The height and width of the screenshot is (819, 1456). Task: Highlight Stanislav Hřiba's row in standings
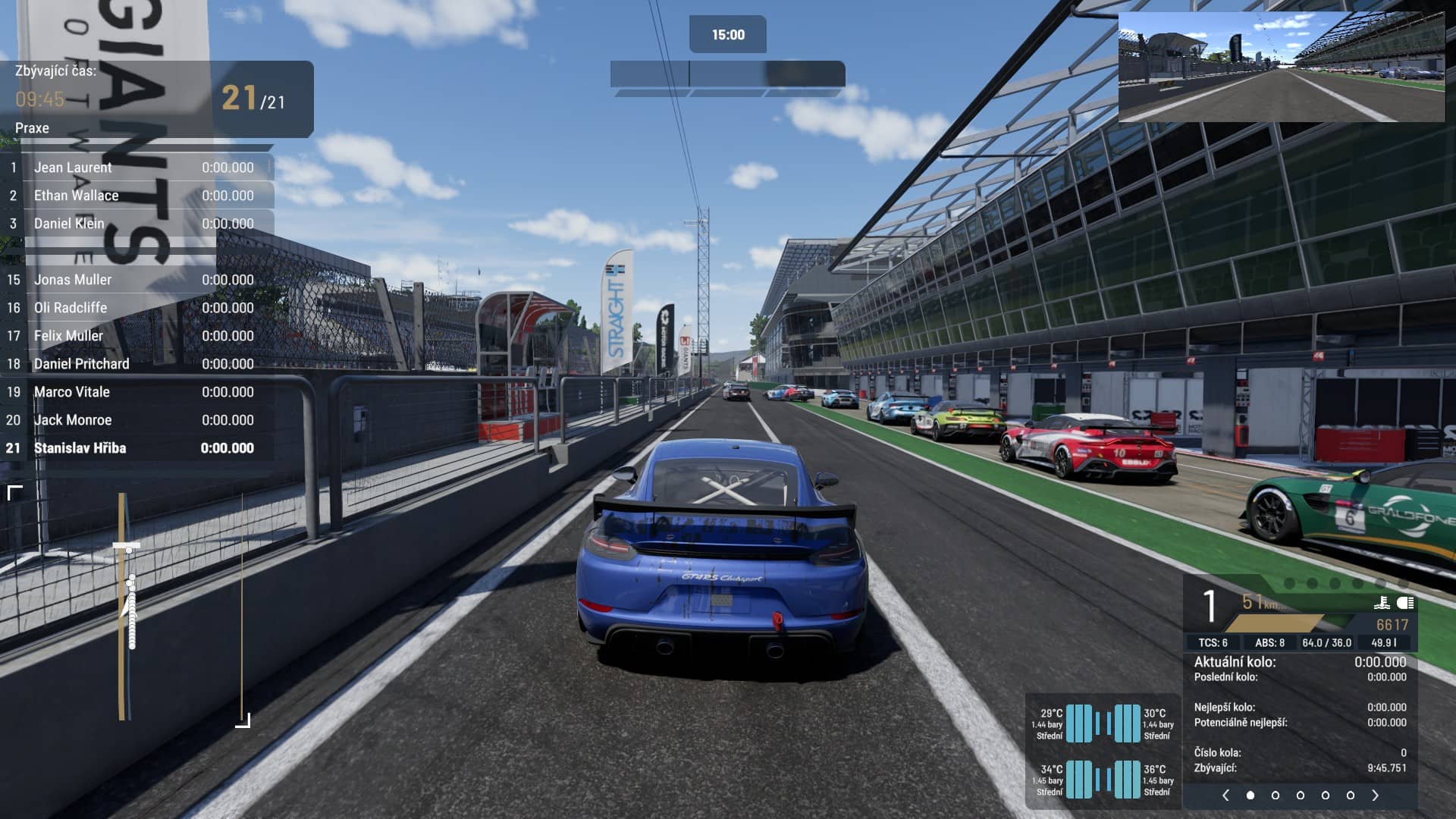[136, 448]
